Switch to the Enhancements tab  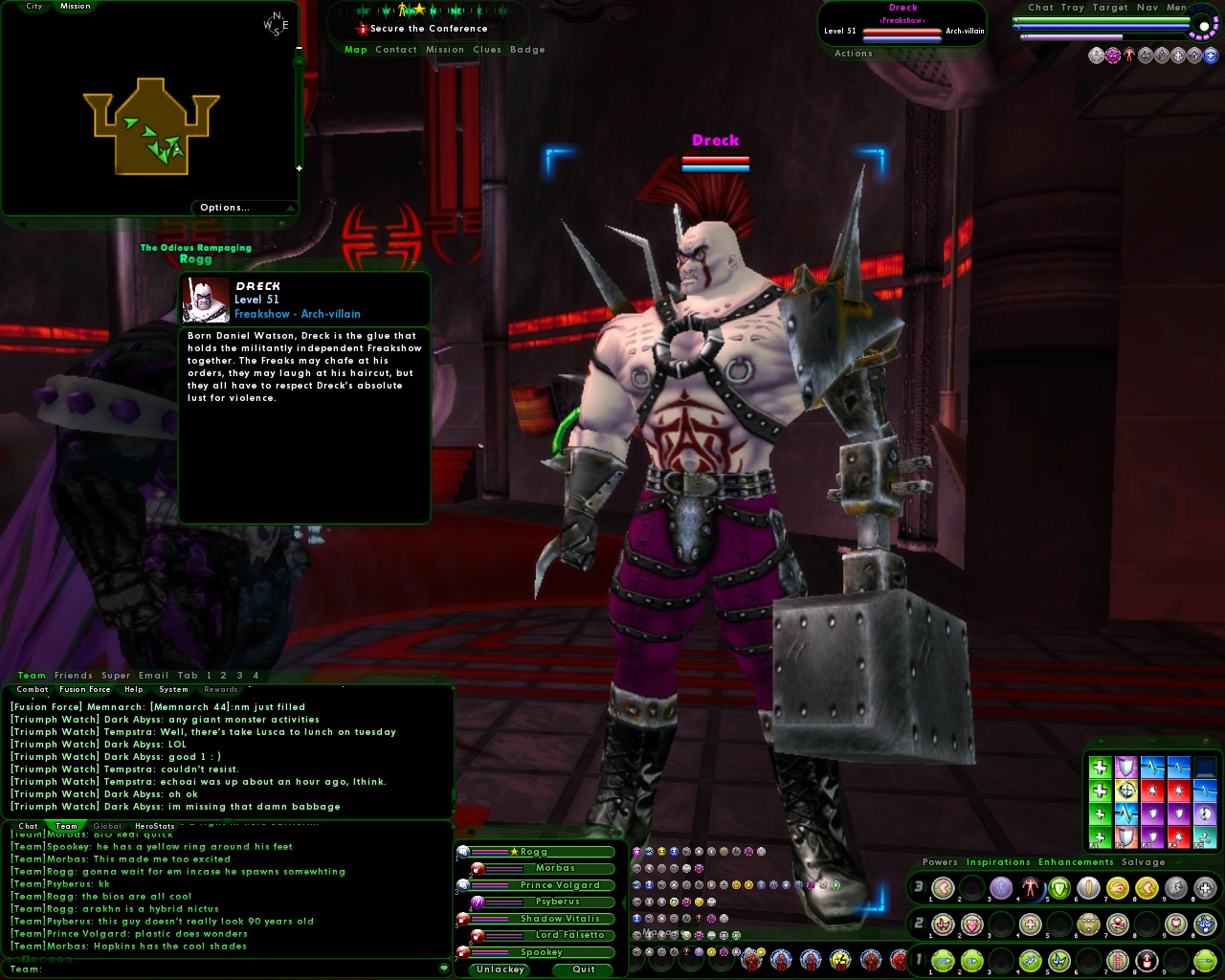tap(1076, 862)
